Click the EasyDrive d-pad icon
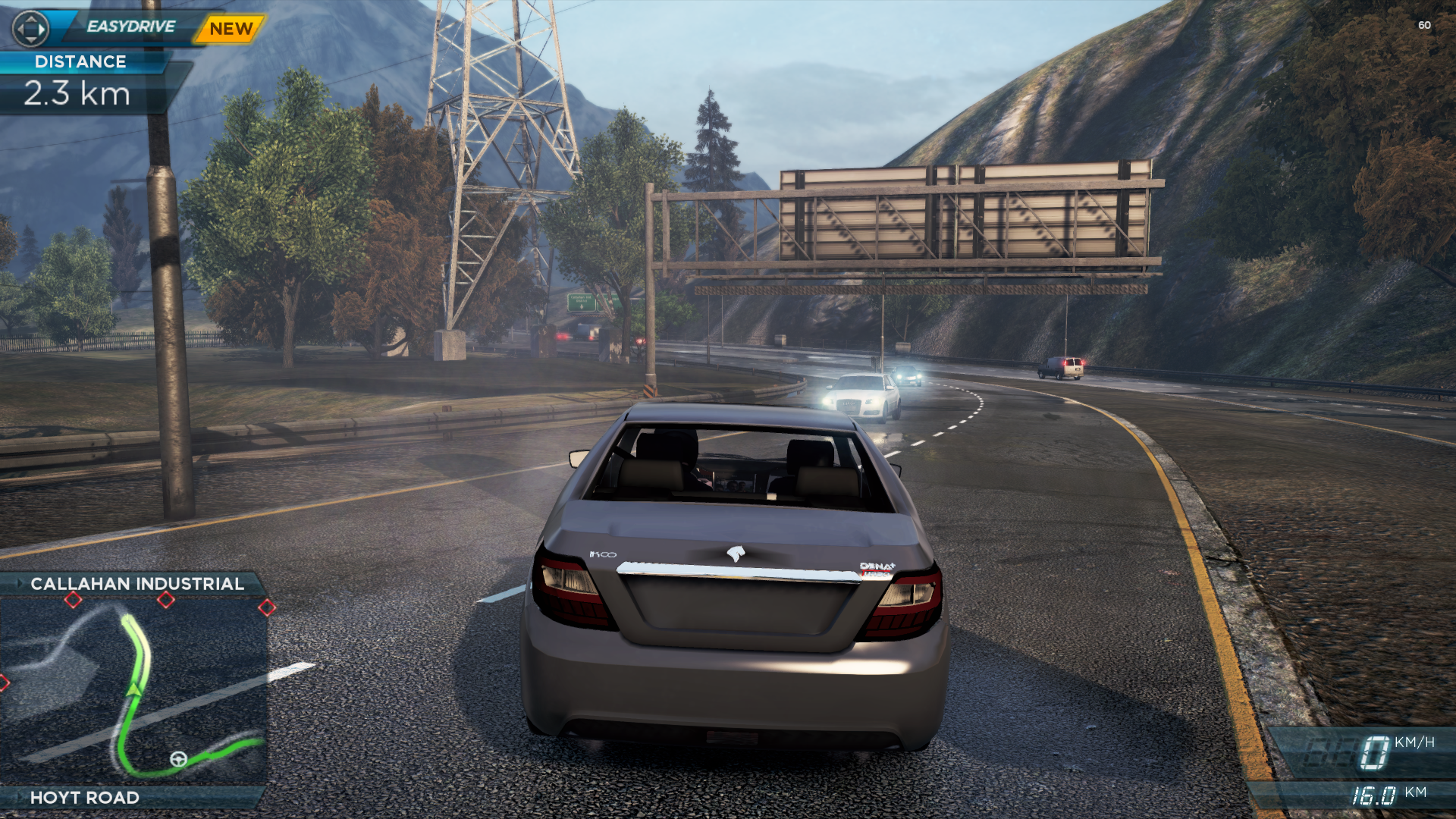Screen dimensions: 1456x819 [30, 29]
